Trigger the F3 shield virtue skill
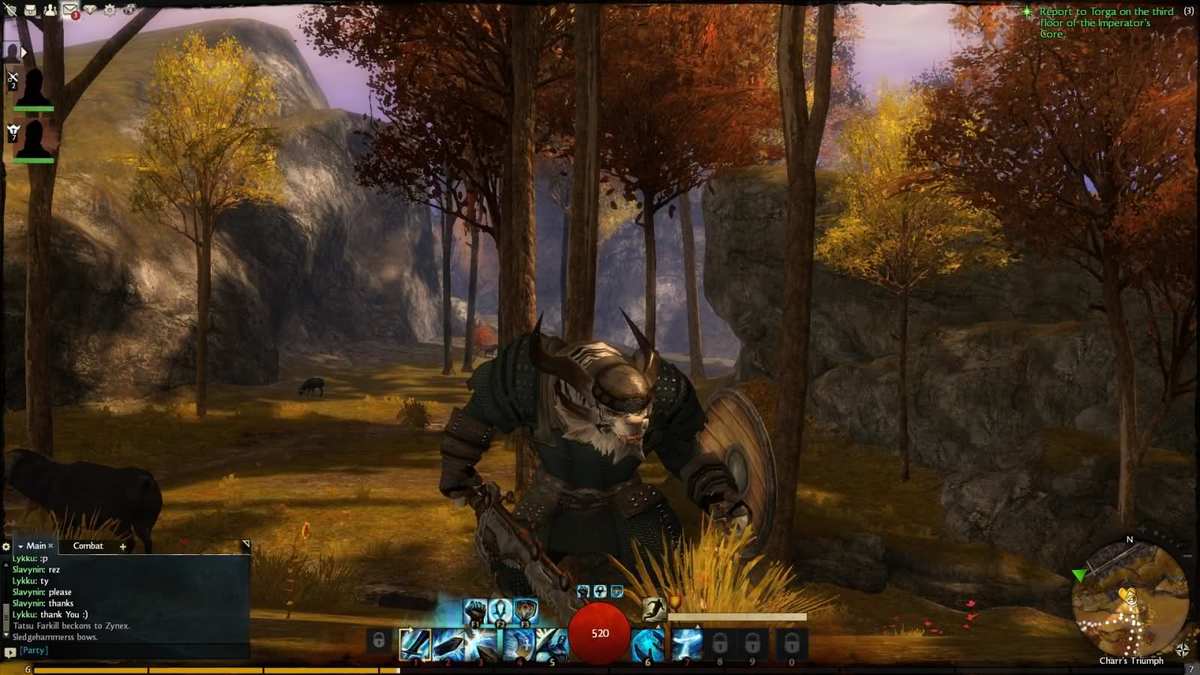1200x675 pixels. (526, 610)
